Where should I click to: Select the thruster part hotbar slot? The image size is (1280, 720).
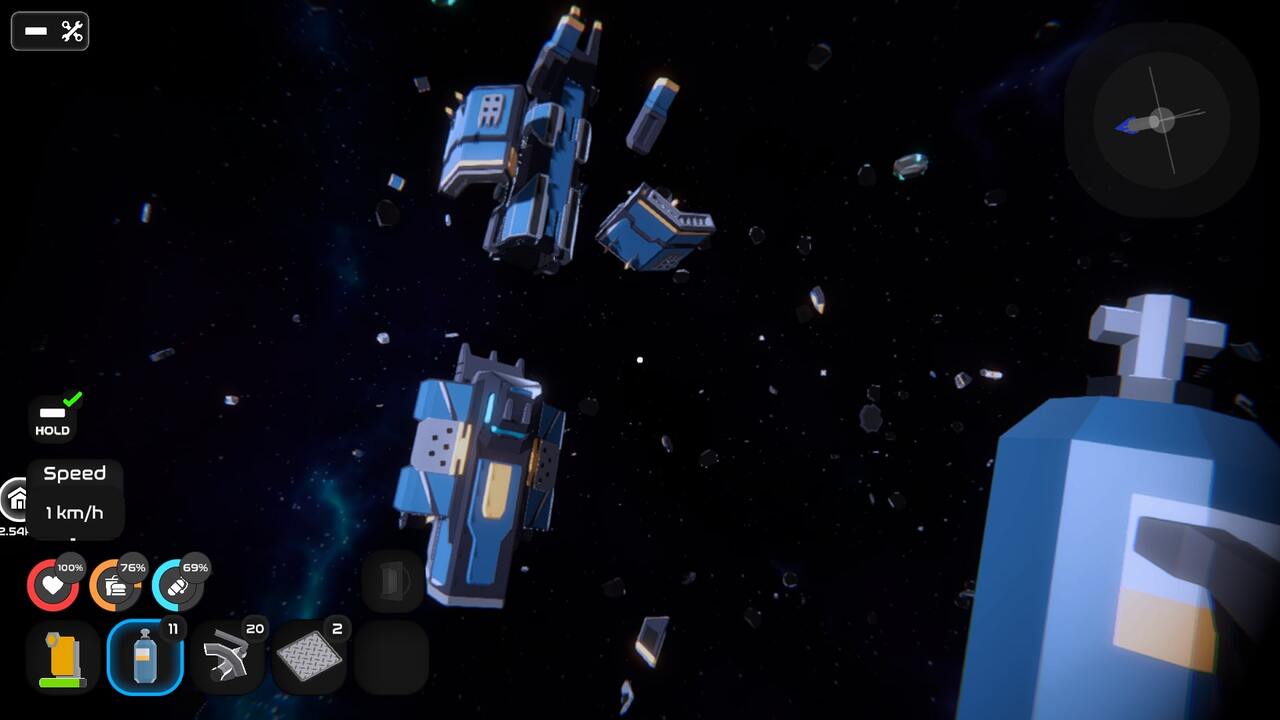[227, 655]
